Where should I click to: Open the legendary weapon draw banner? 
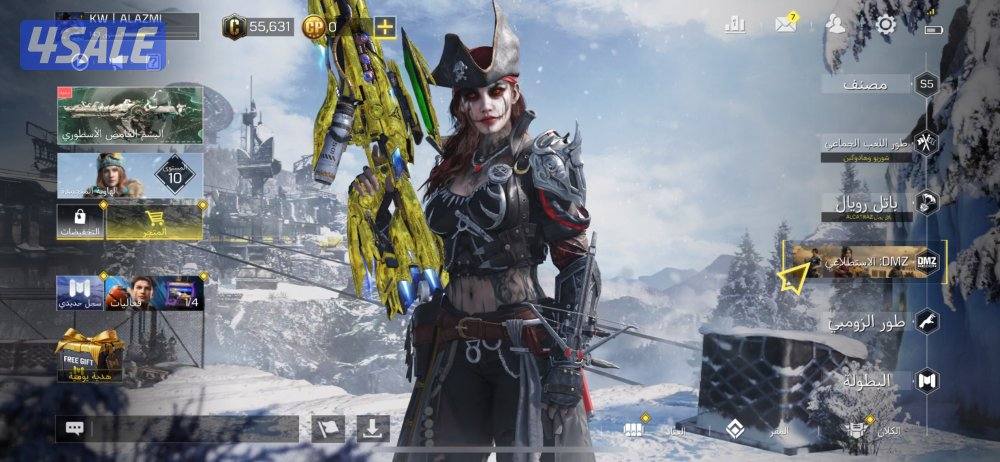[130, 114]
